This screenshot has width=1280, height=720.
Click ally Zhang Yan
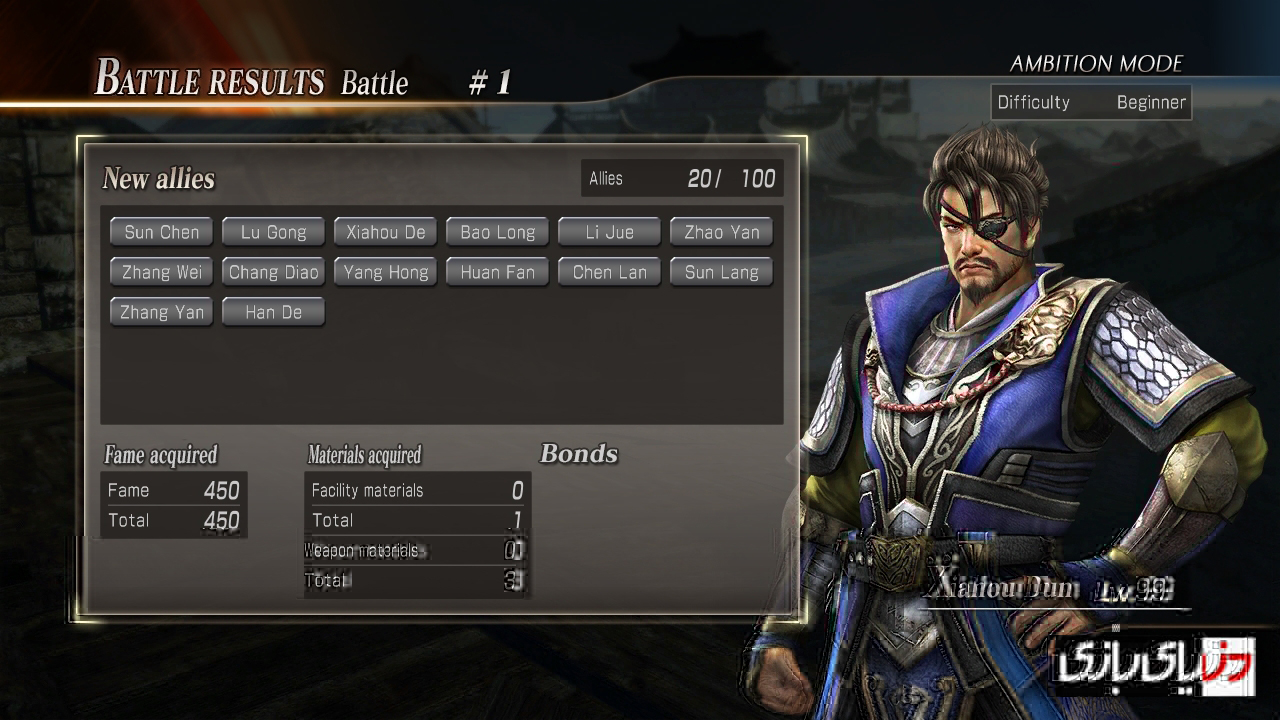[x=161, y=312]
